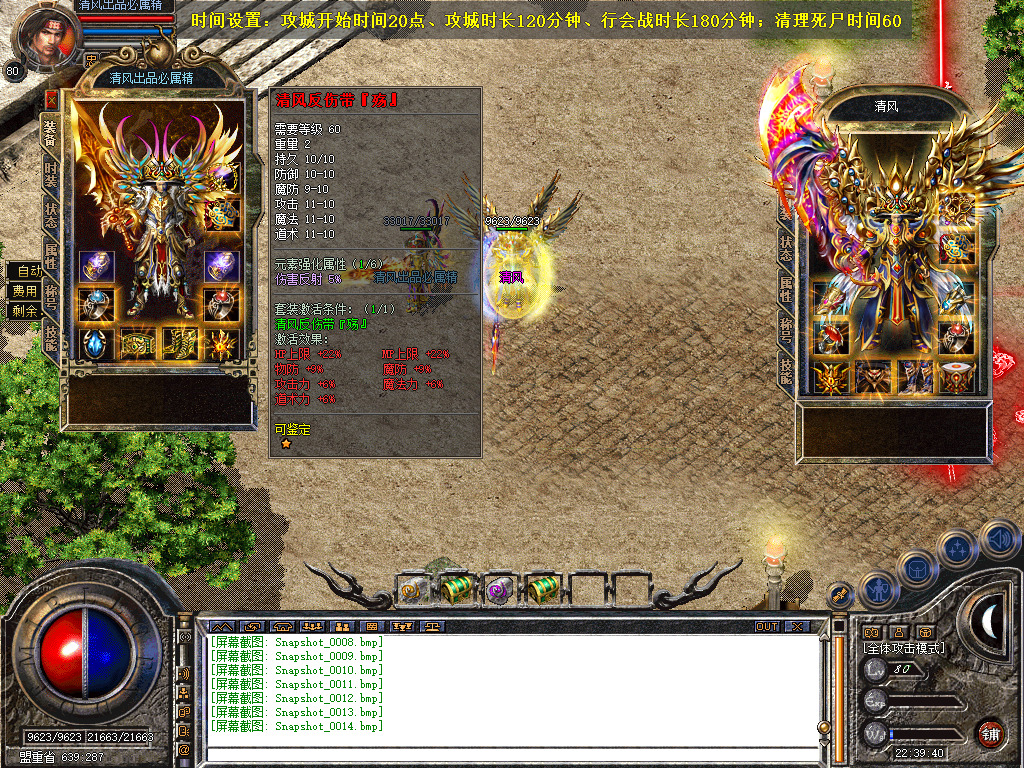Screen dimensions: 1024x768
Task: Click the 自动 button
Action: pos(25,271)
